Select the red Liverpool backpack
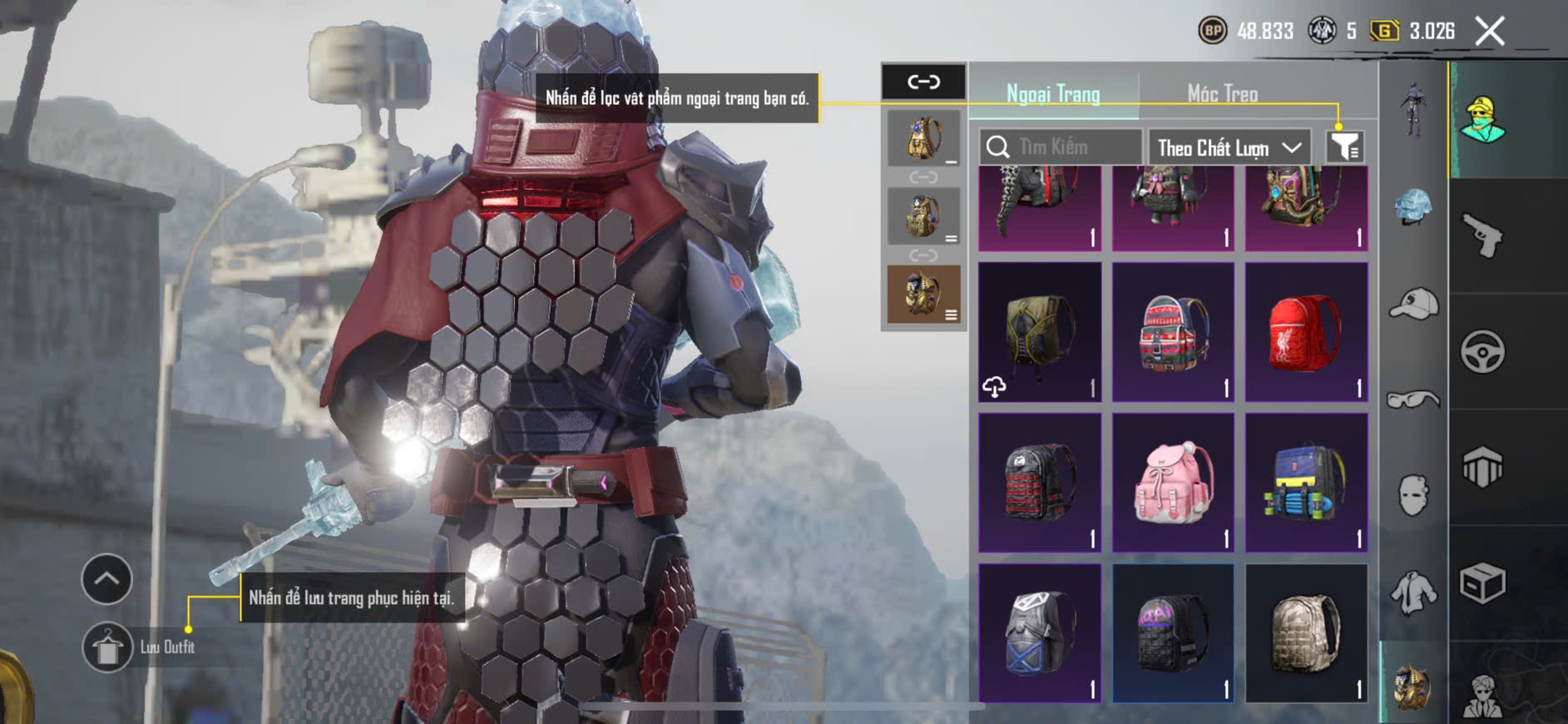Screen dimensions: 1568x724 [x=1306, y=332]
